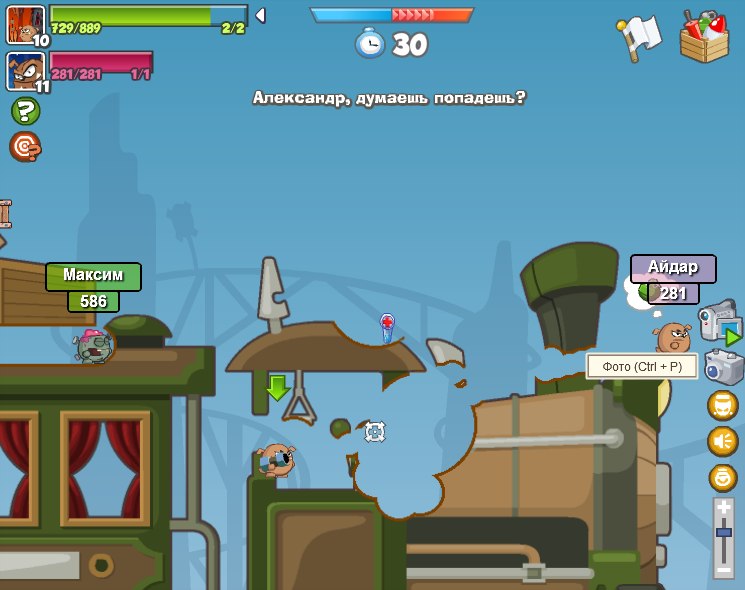
Task: Start recording with the video camera icon
Action: [x=719, y=322]
